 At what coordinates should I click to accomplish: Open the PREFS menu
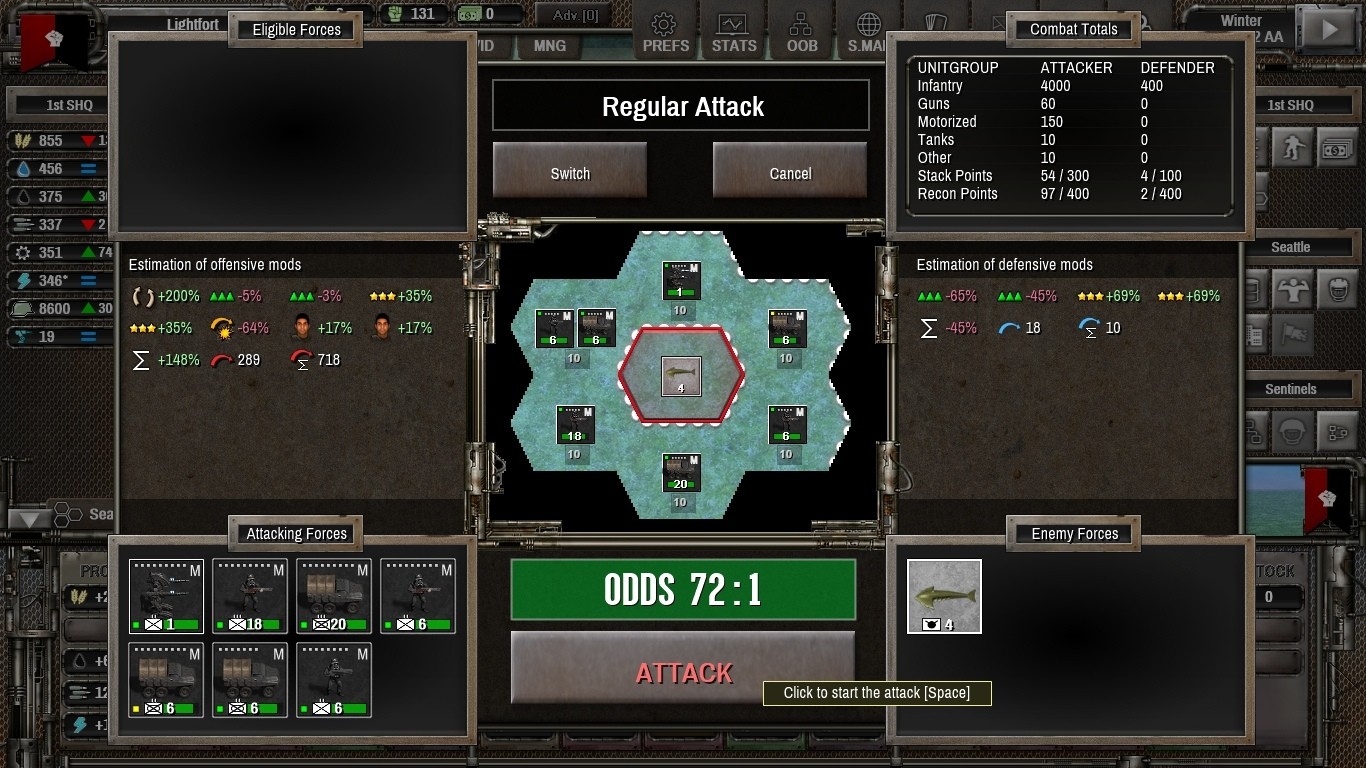click(665, 33)
